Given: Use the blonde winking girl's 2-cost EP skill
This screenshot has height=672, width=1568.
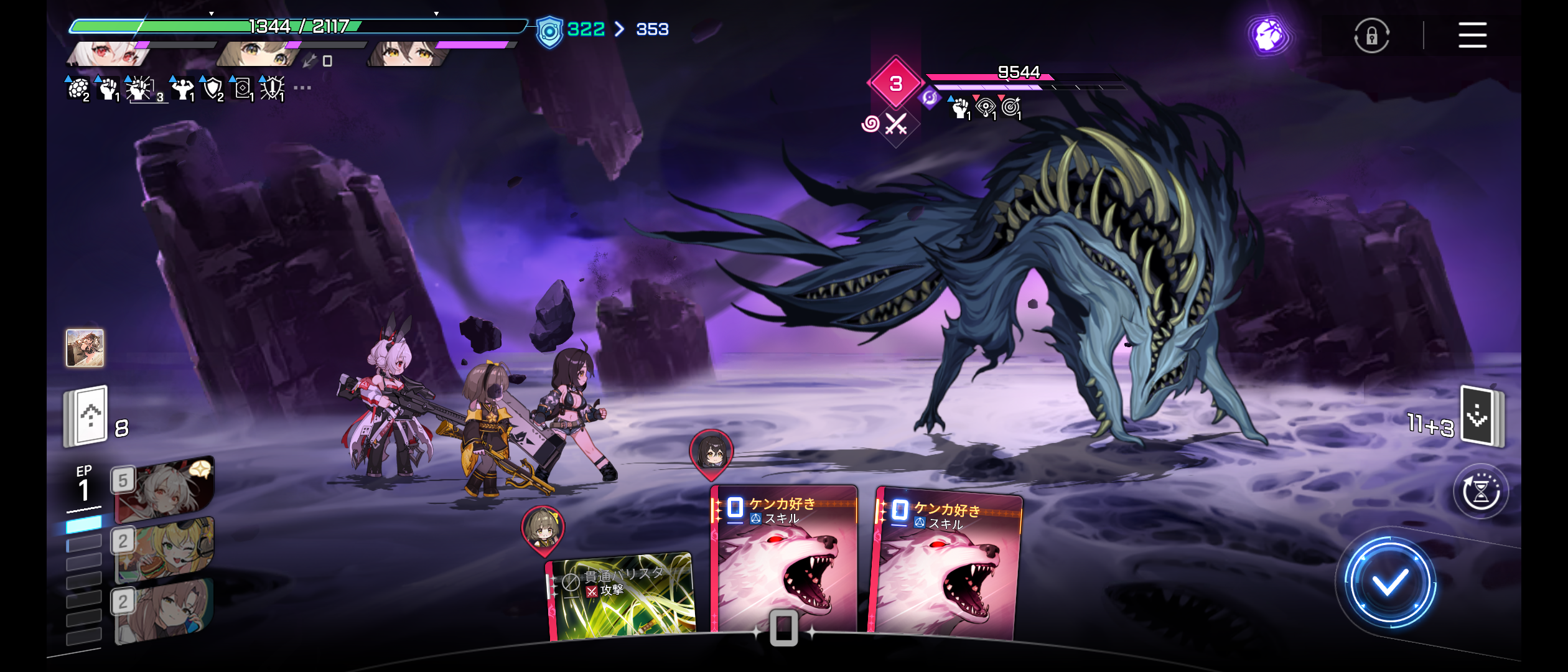Looking at the screenshot, I should [164, 549].
